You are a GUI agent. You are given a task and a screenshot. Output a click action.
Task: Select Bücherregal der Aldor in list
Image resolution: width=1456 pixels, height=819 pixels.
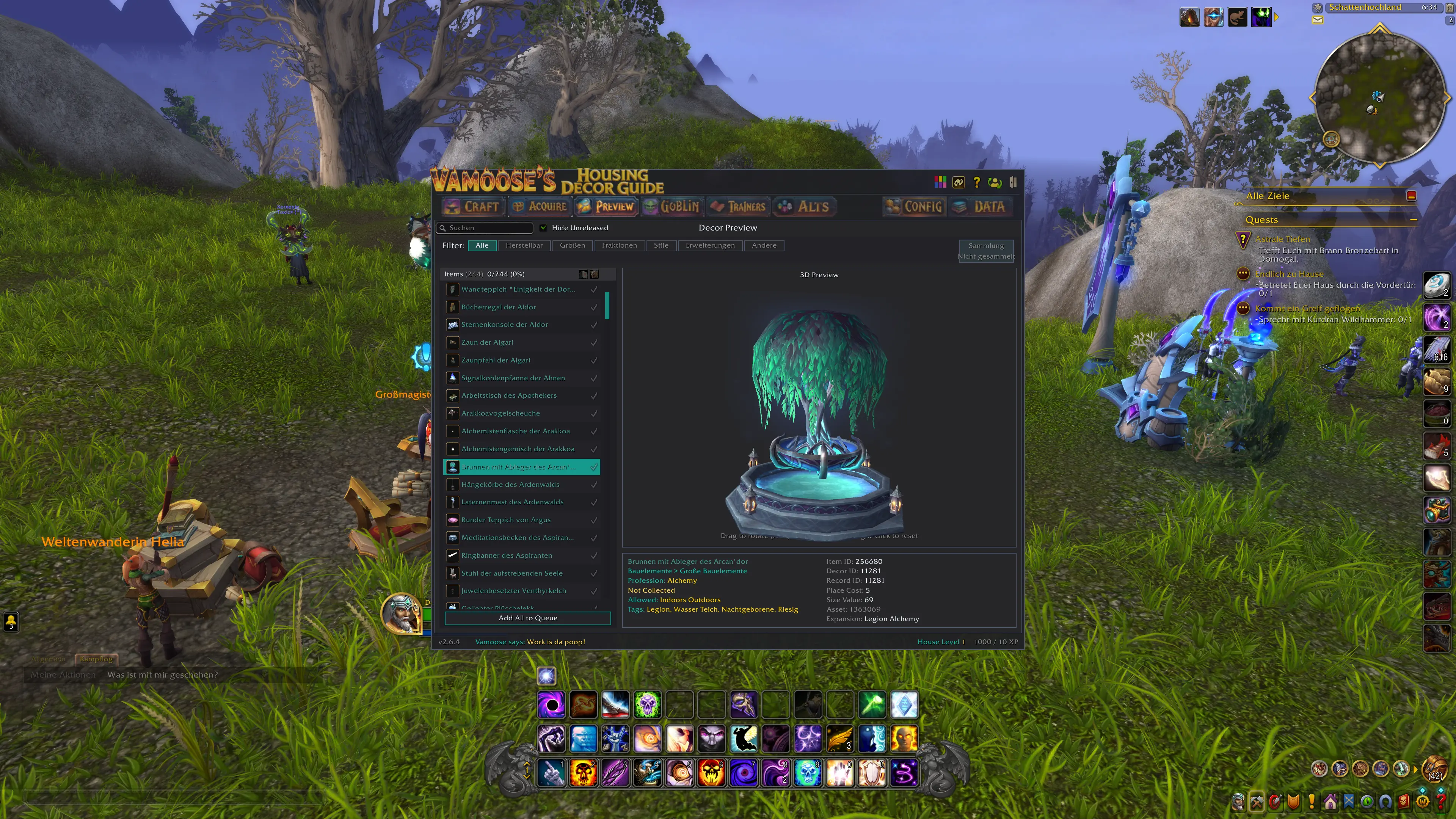[x=498, y=307]
